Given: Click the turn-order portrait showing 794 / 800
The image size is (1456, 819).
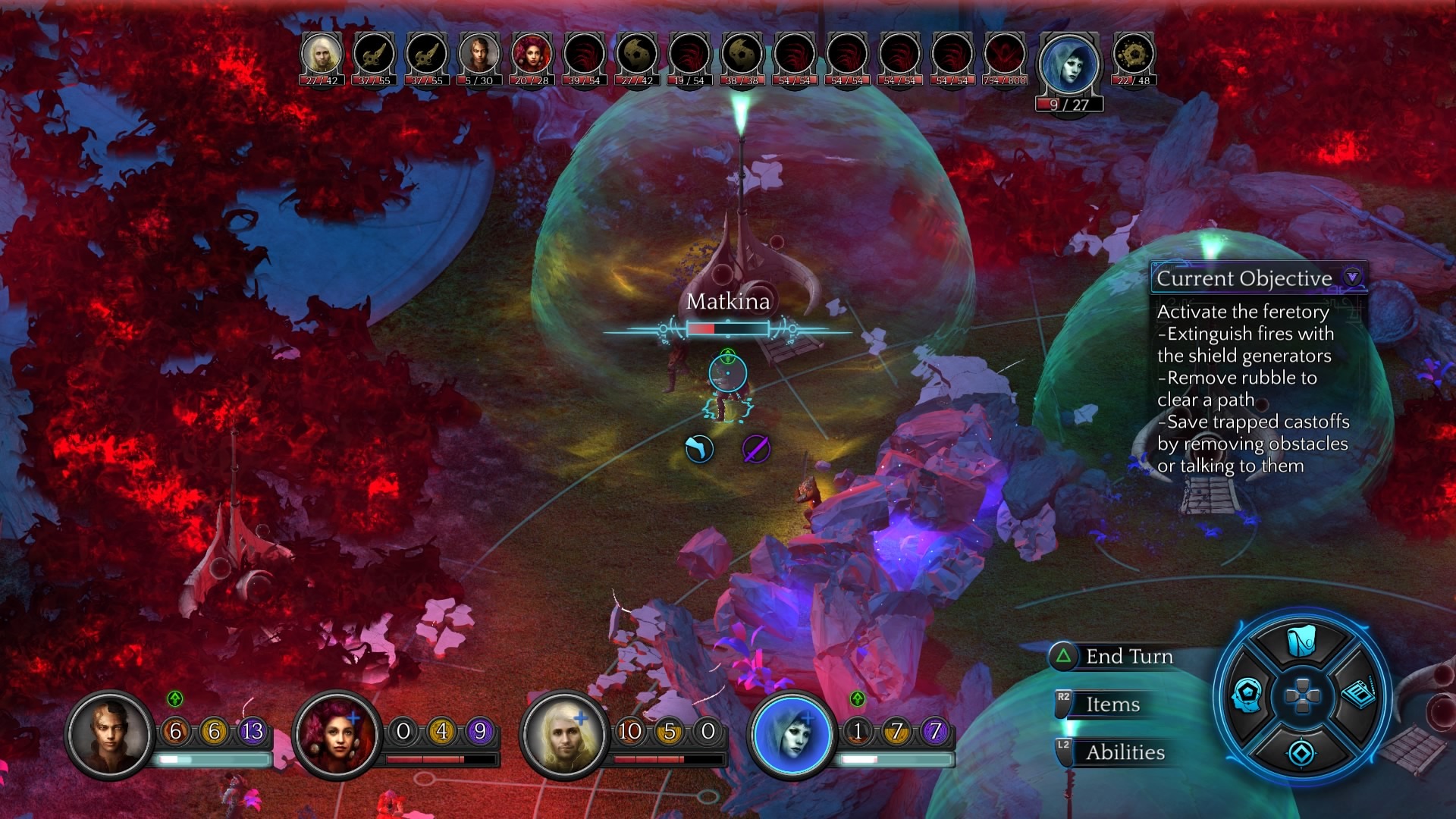Looking at the screenshot, I should click(1004, 55).
